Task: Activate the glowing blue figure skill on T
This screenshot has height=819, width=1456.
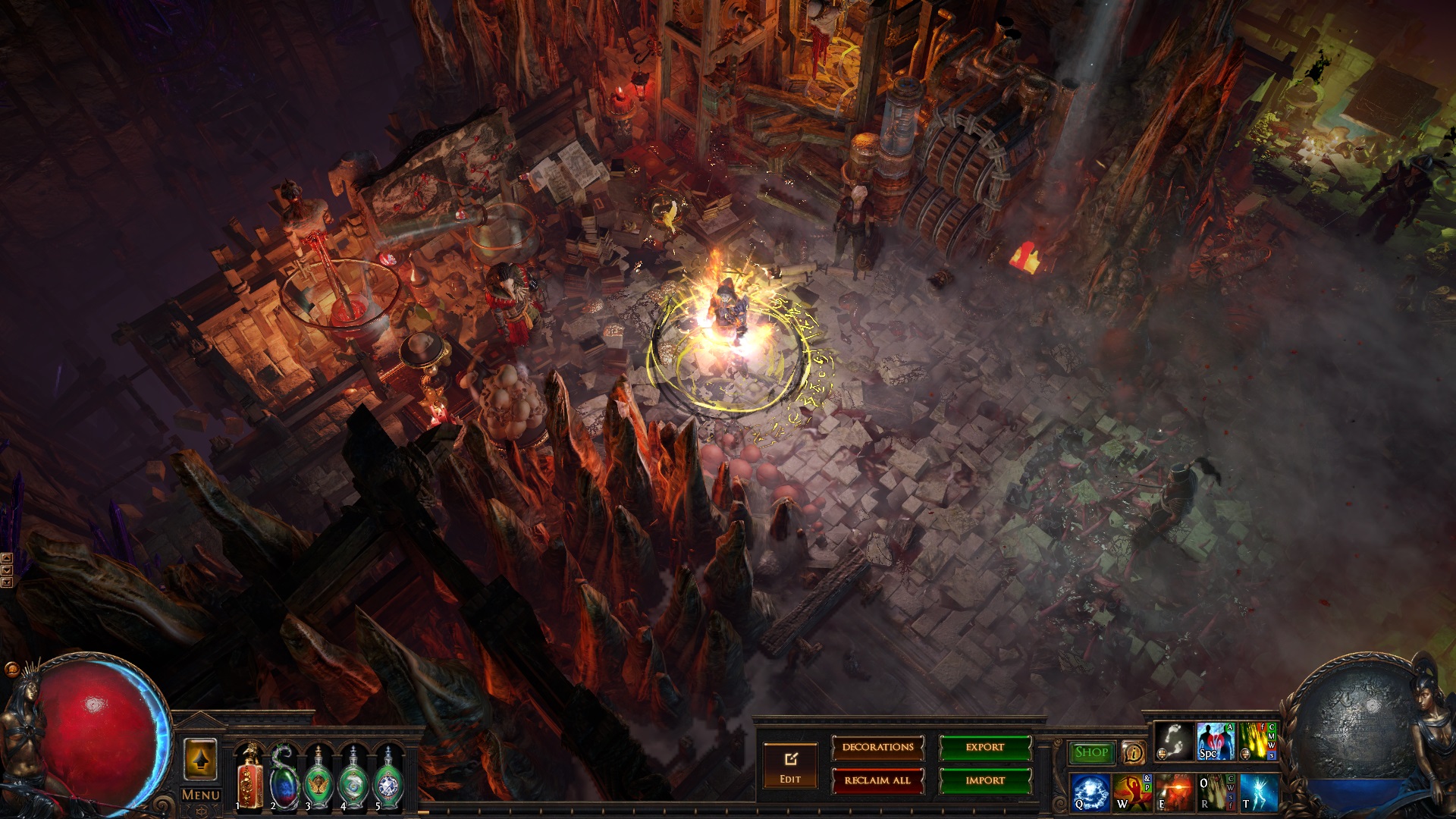Action: tap(1258, 791)
